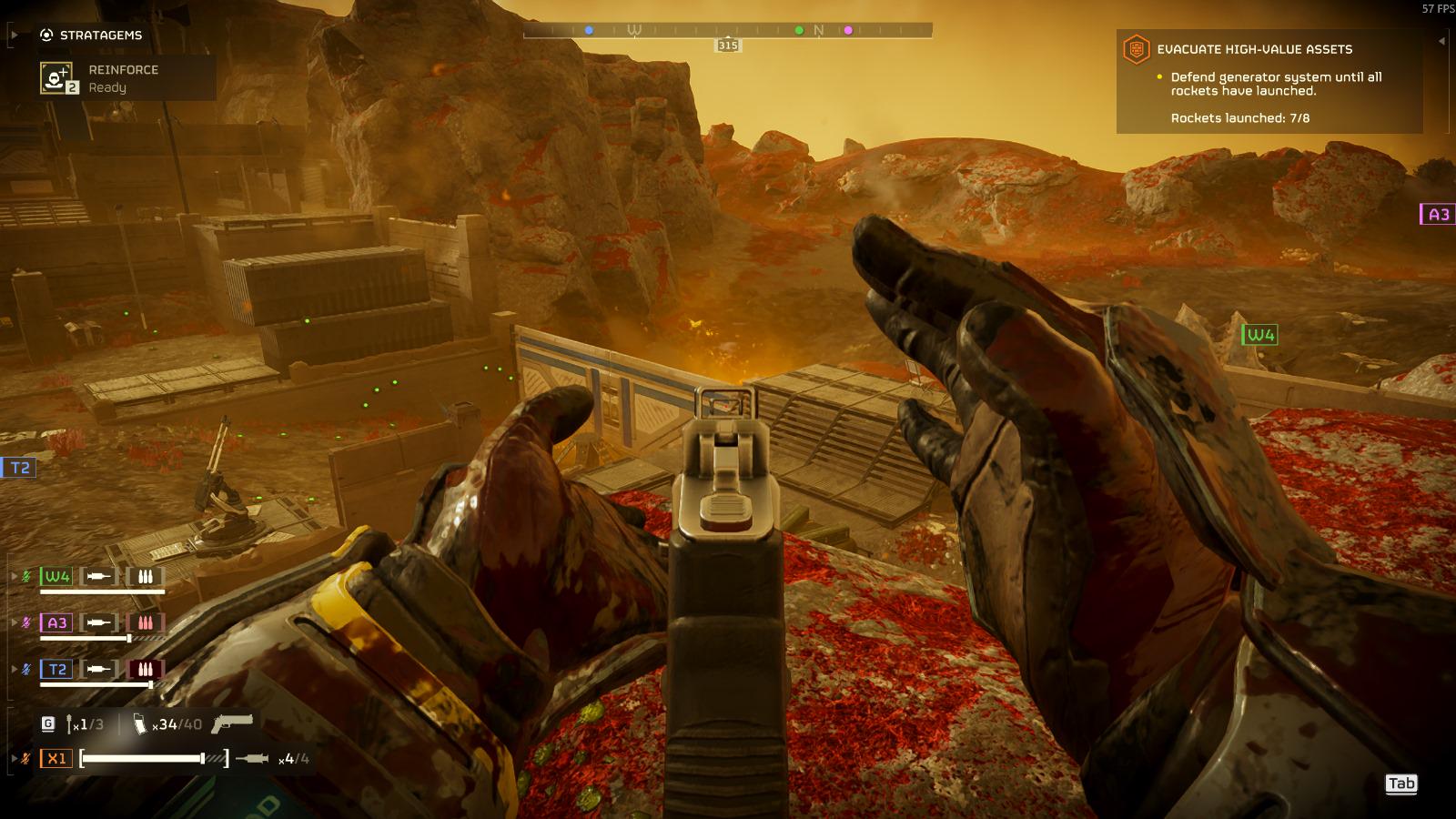Image resolution: width=1456 pixels, height=819 pixels.
Task: Click the green W4 teammate marker
Action: [x=1259, y=335]
